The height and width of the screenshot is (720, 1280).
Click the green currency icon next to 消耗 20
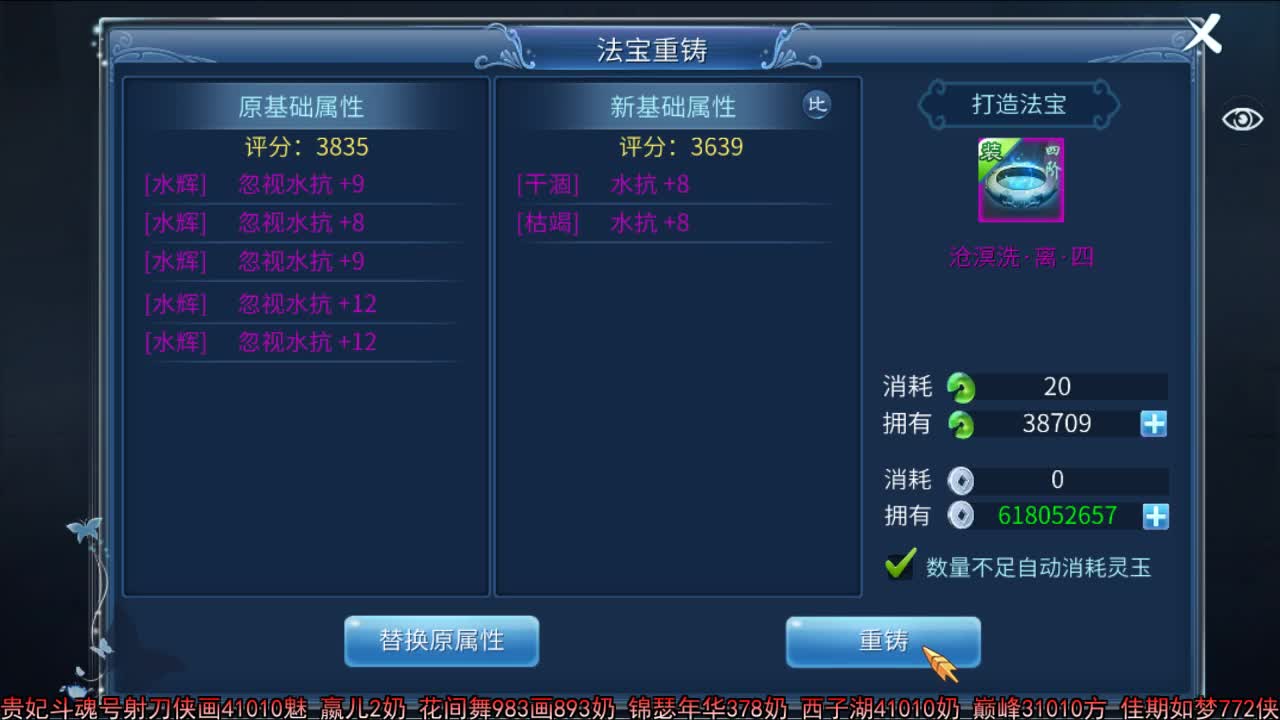tap(961, 387)
